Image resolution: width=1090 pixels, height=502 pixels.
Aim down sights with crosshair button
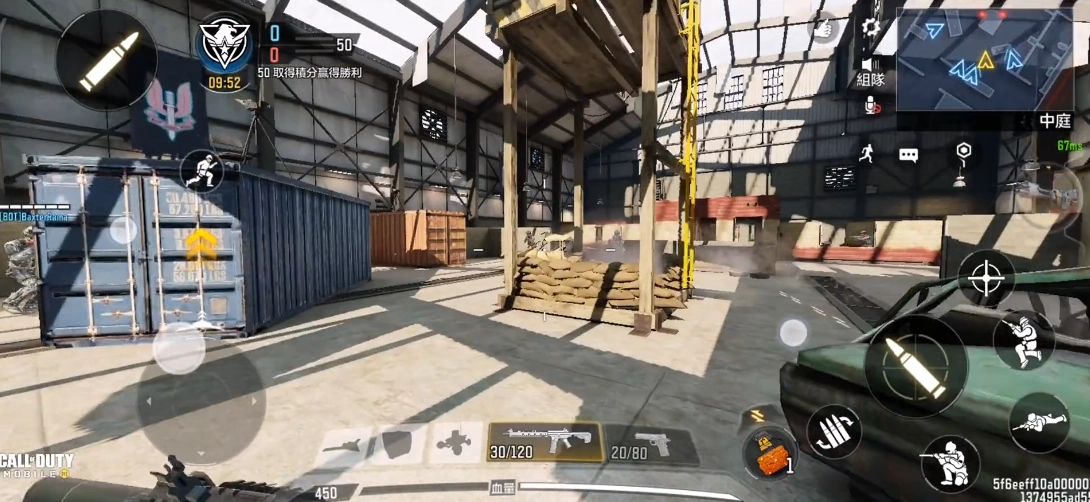986,275
